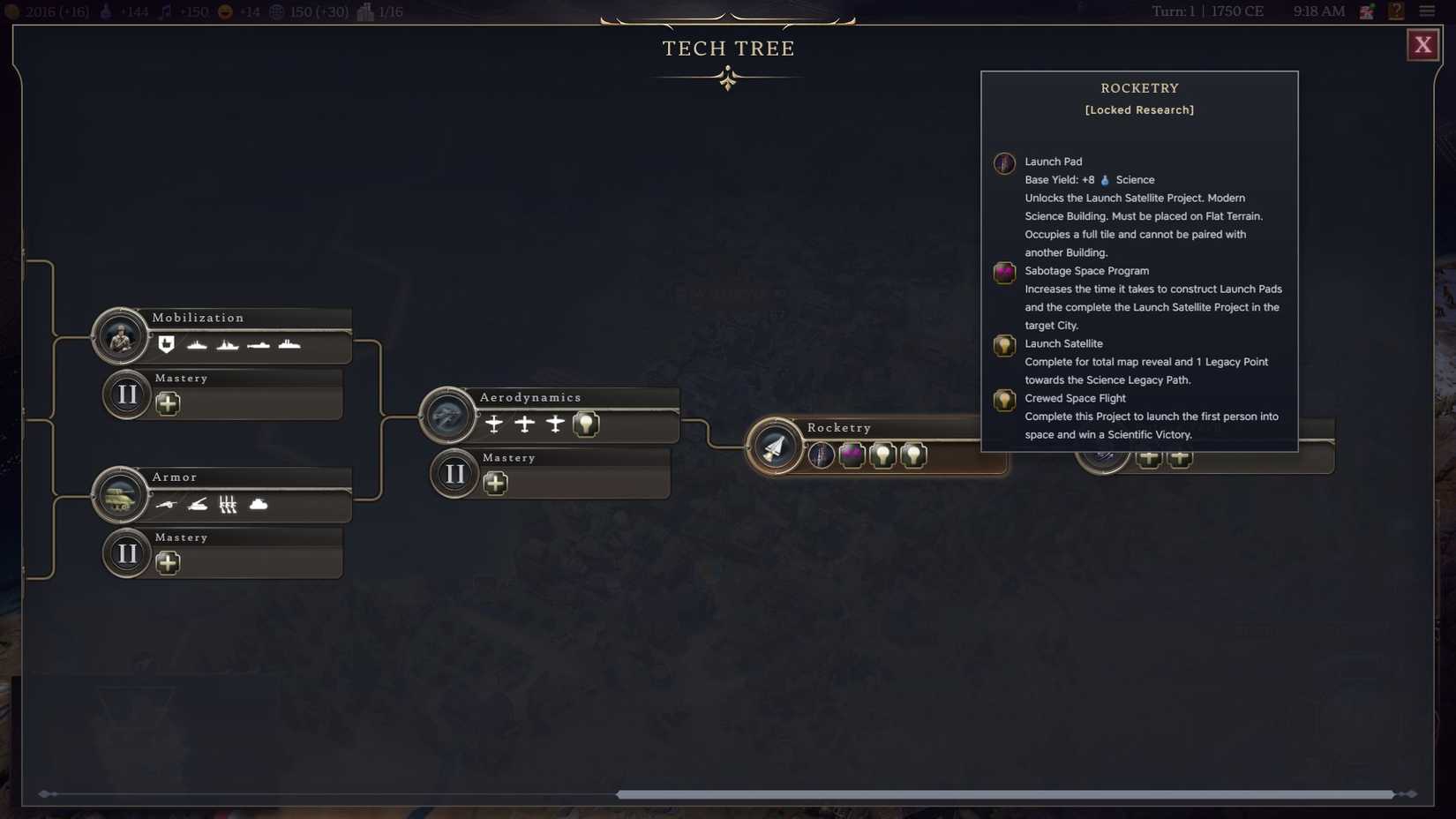Screen dimensions: 1456x819
Task: Click the Mobilization soldier portrait icon
Action: pos(121,336)
